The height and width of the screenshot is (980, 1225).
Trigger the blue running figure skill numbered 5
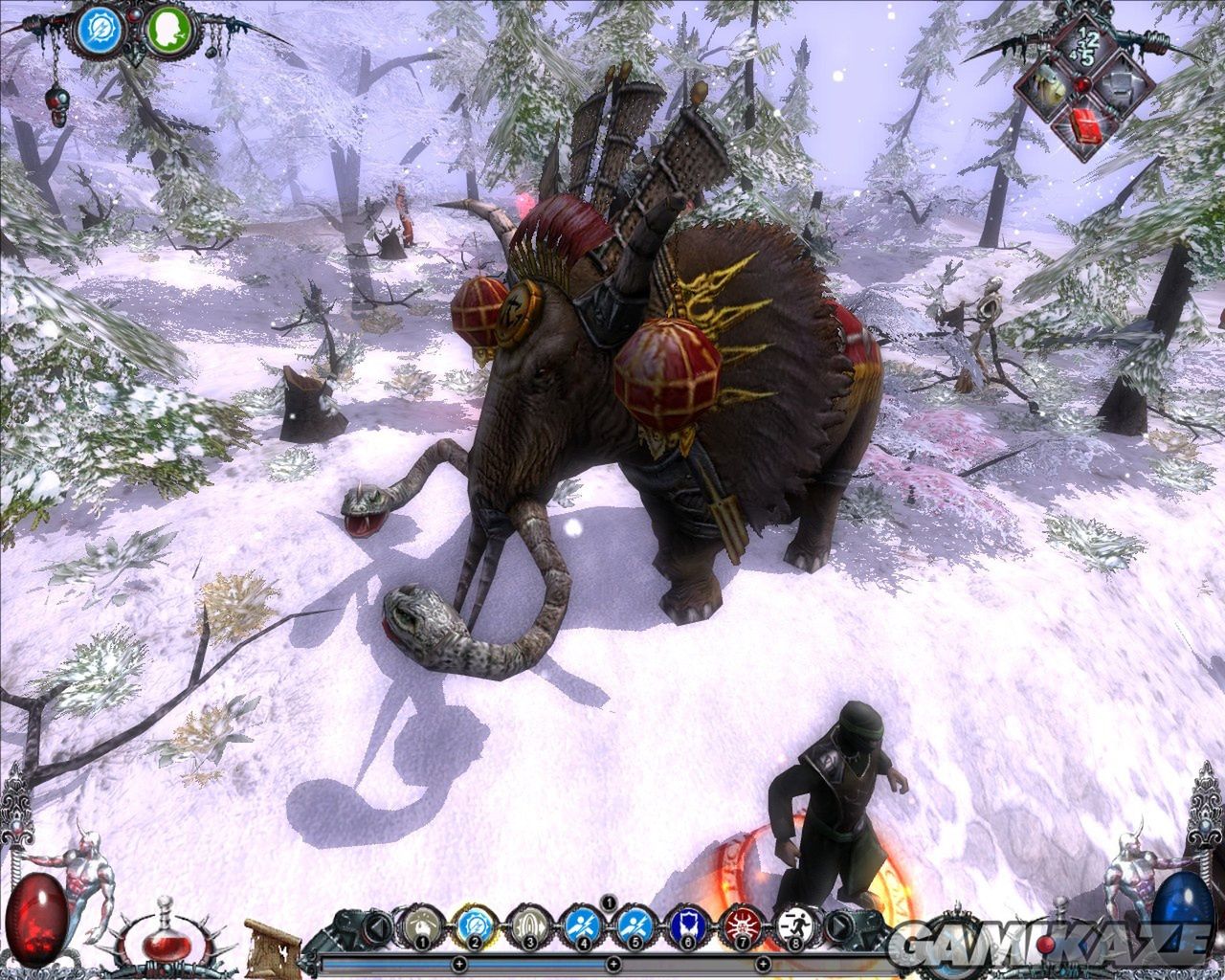[632, 924]
